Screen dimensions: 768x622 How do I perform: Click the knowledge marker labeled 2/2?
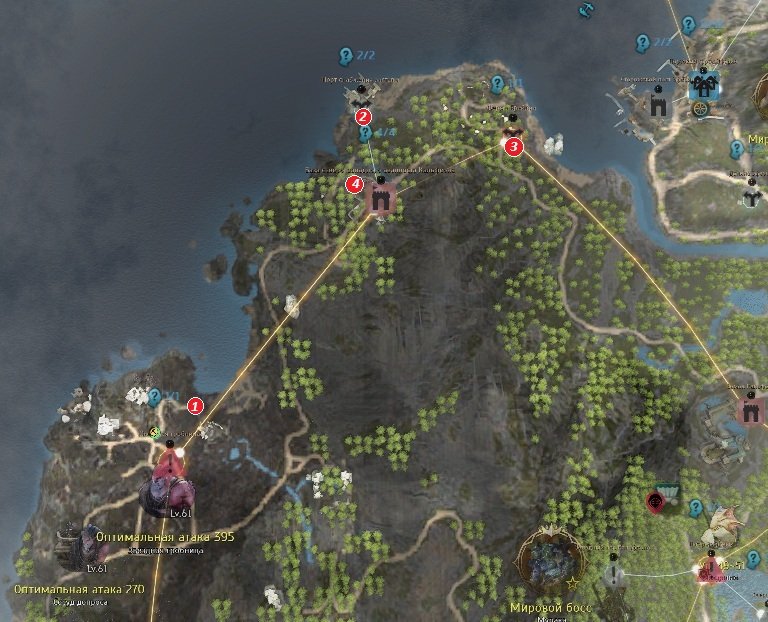(x=345, y=55)
